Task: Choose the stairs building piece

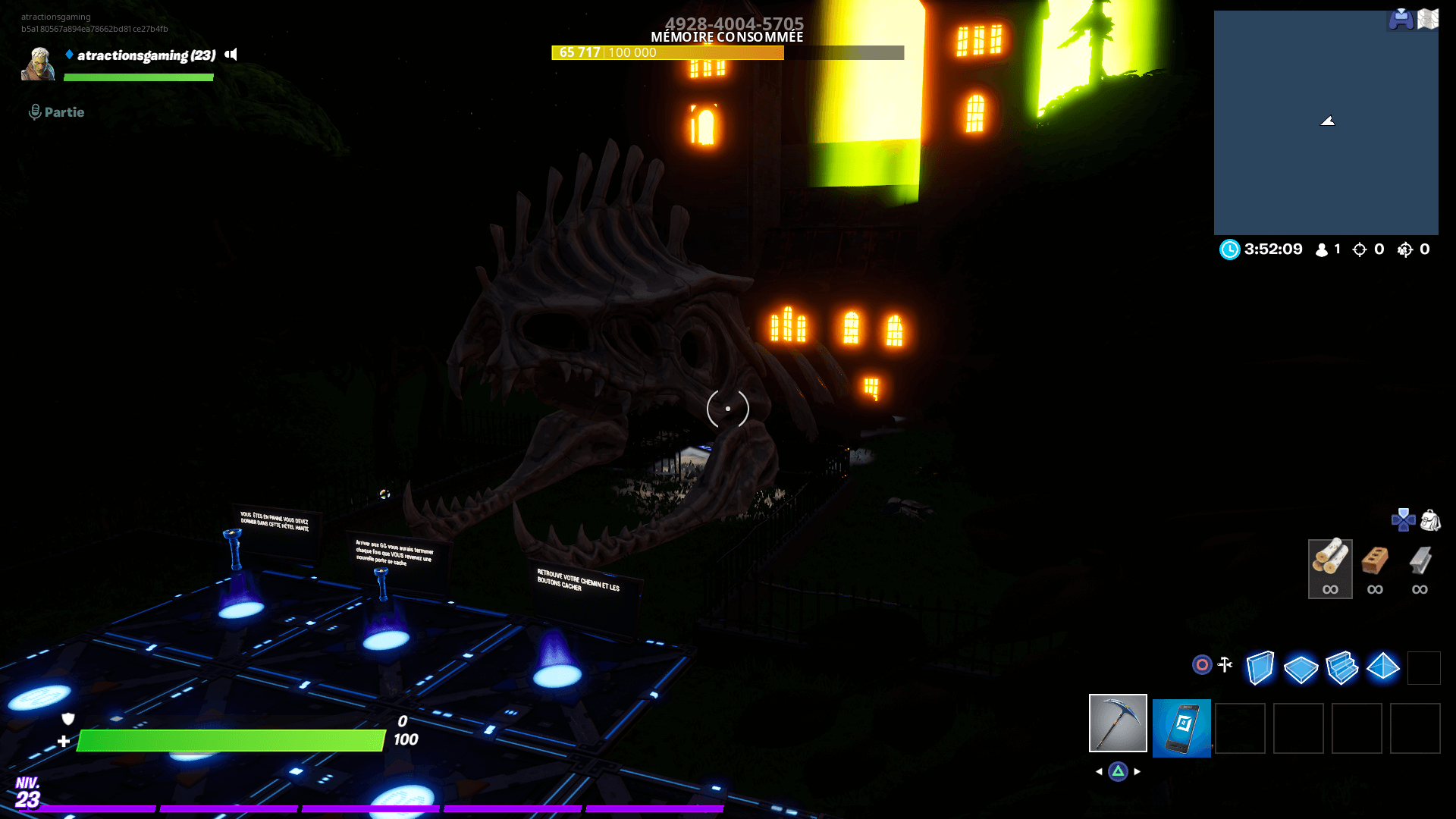Action: (1341, 668)
